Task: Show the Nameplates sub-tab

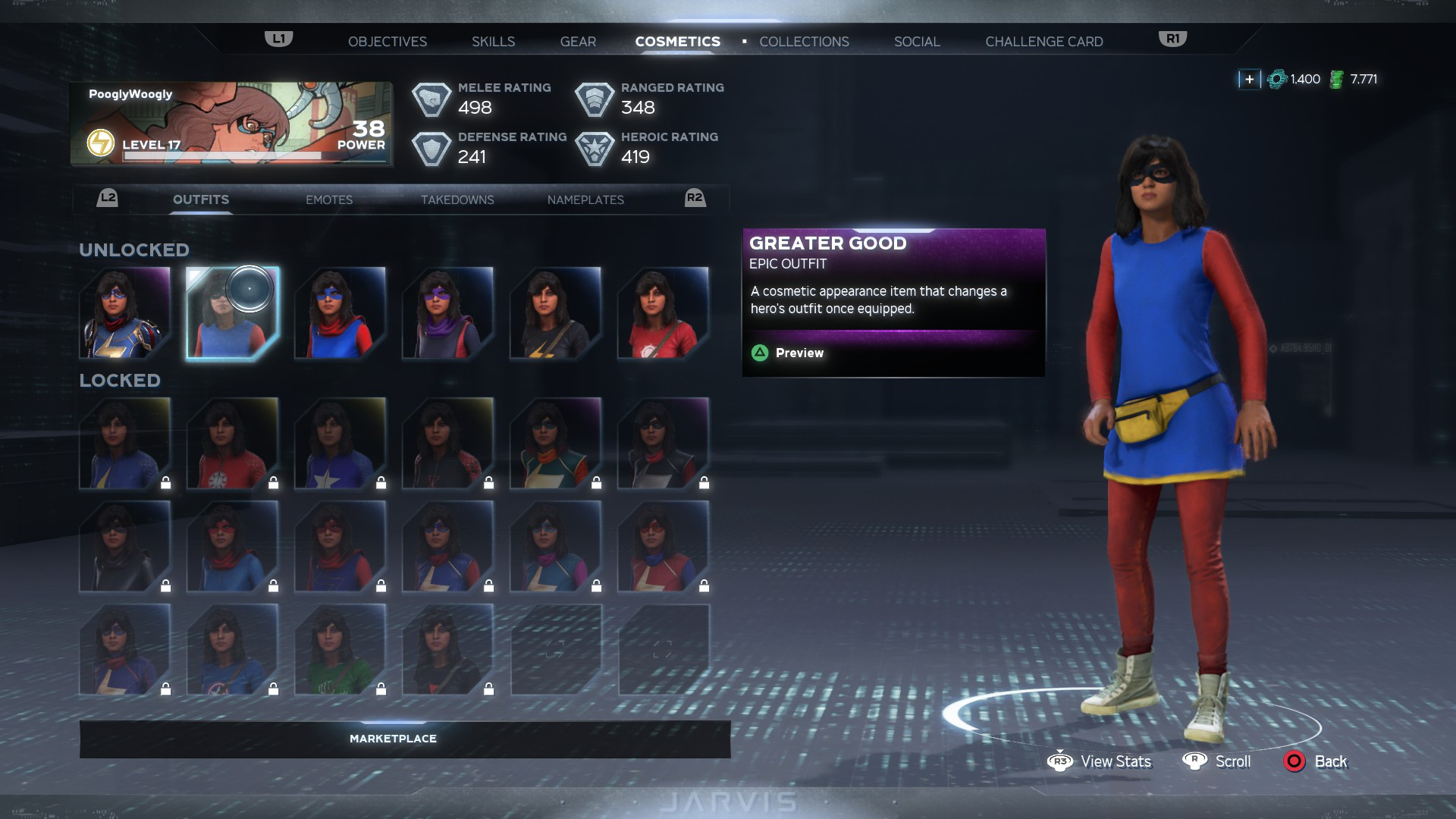Action: [585, 199]
